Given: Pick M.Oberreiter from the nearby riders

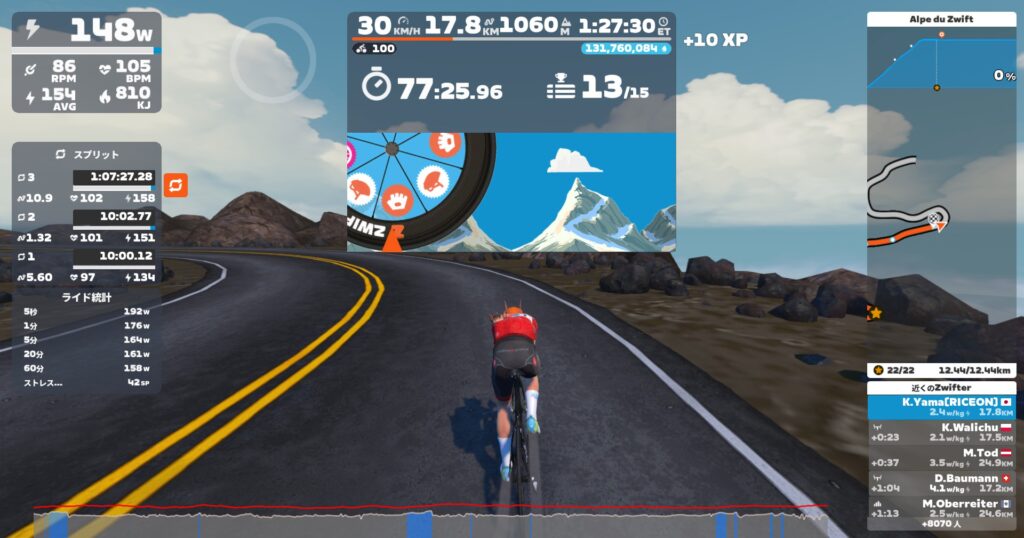Looking at the screenshot, I should pyautogui.click(x=941, y=507).
